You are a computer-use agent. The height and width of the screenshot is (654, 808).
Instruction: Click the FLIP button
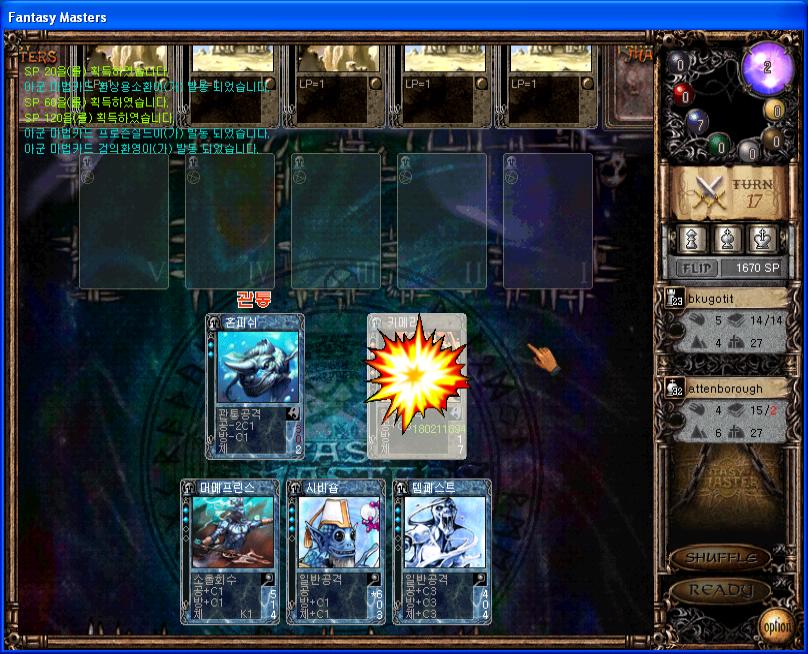click(694, 268)
